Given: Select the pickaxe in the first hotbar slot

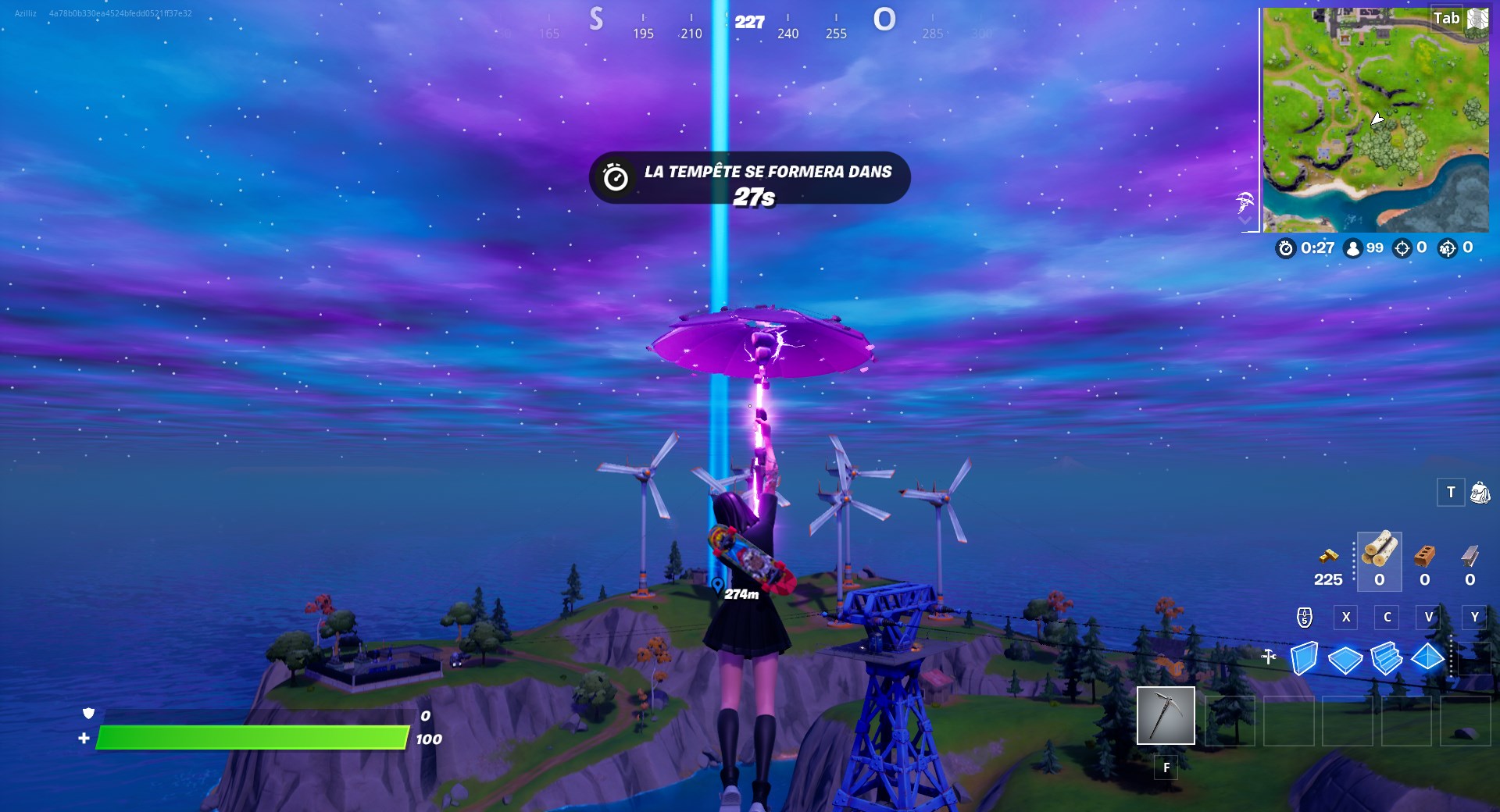Looking at the screenshot, I should 1166,715.
